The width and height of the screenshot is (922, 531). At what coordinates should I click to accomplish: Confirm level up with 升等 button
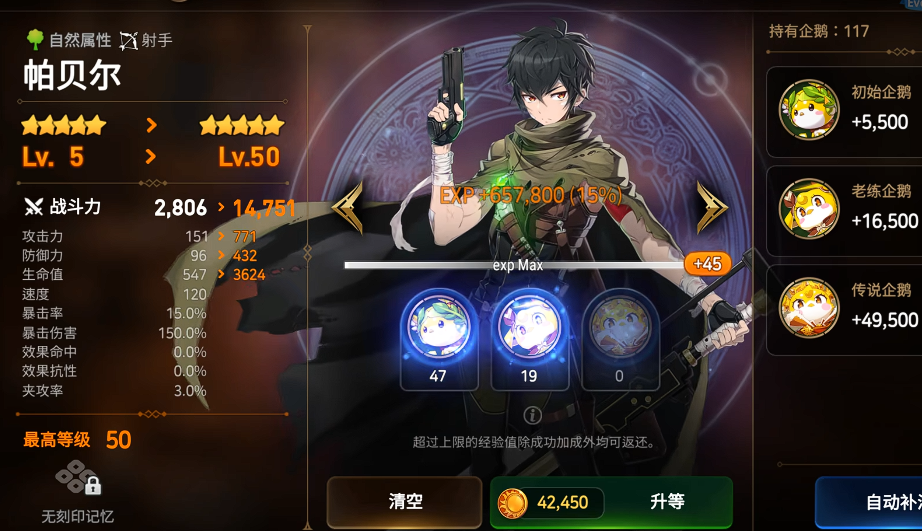pos(611,501)
